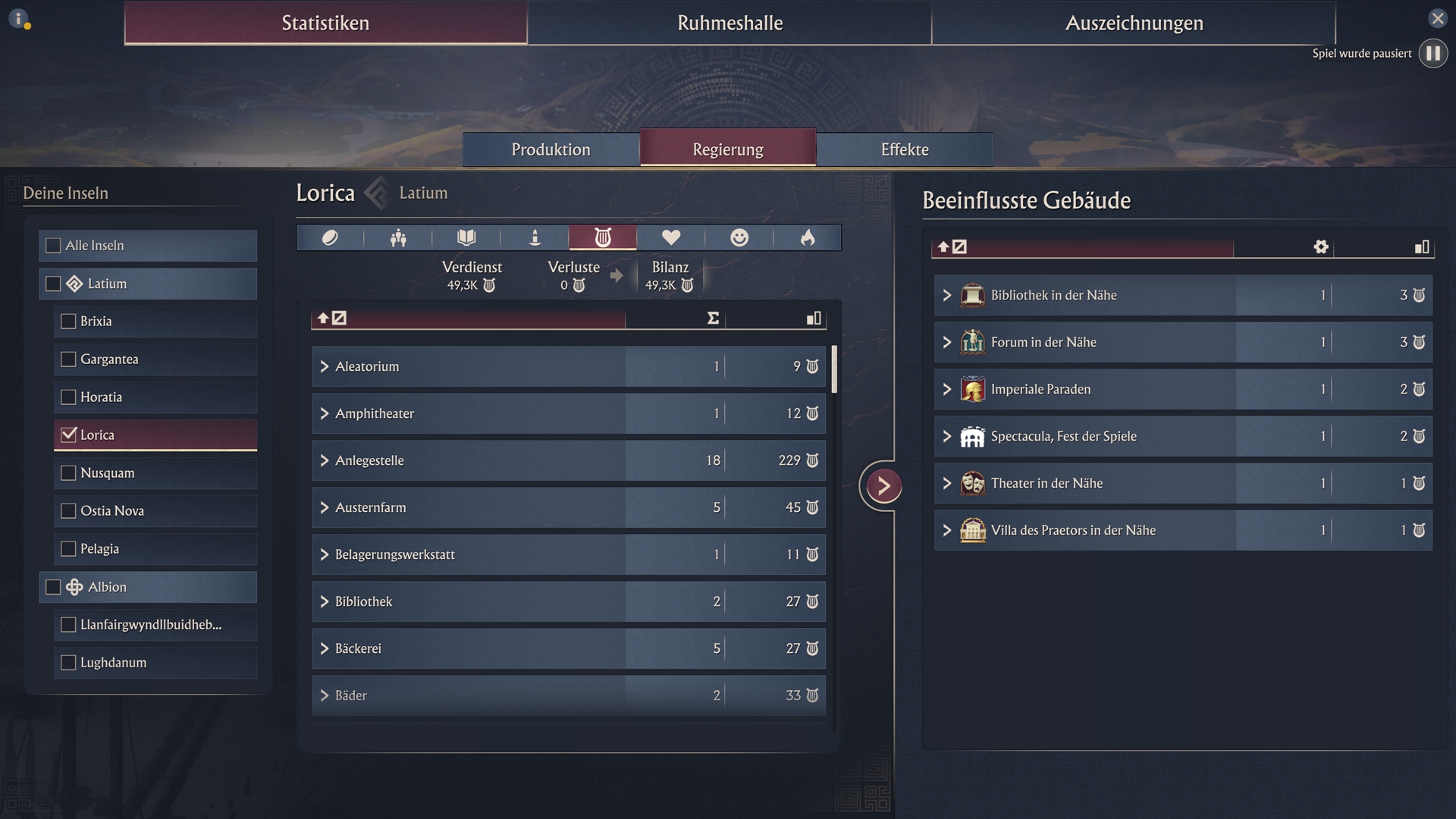Expand Imperiale Paraden in affected buildings
1456x819 pixels.
pyautogui.click(x=947, y=389)
